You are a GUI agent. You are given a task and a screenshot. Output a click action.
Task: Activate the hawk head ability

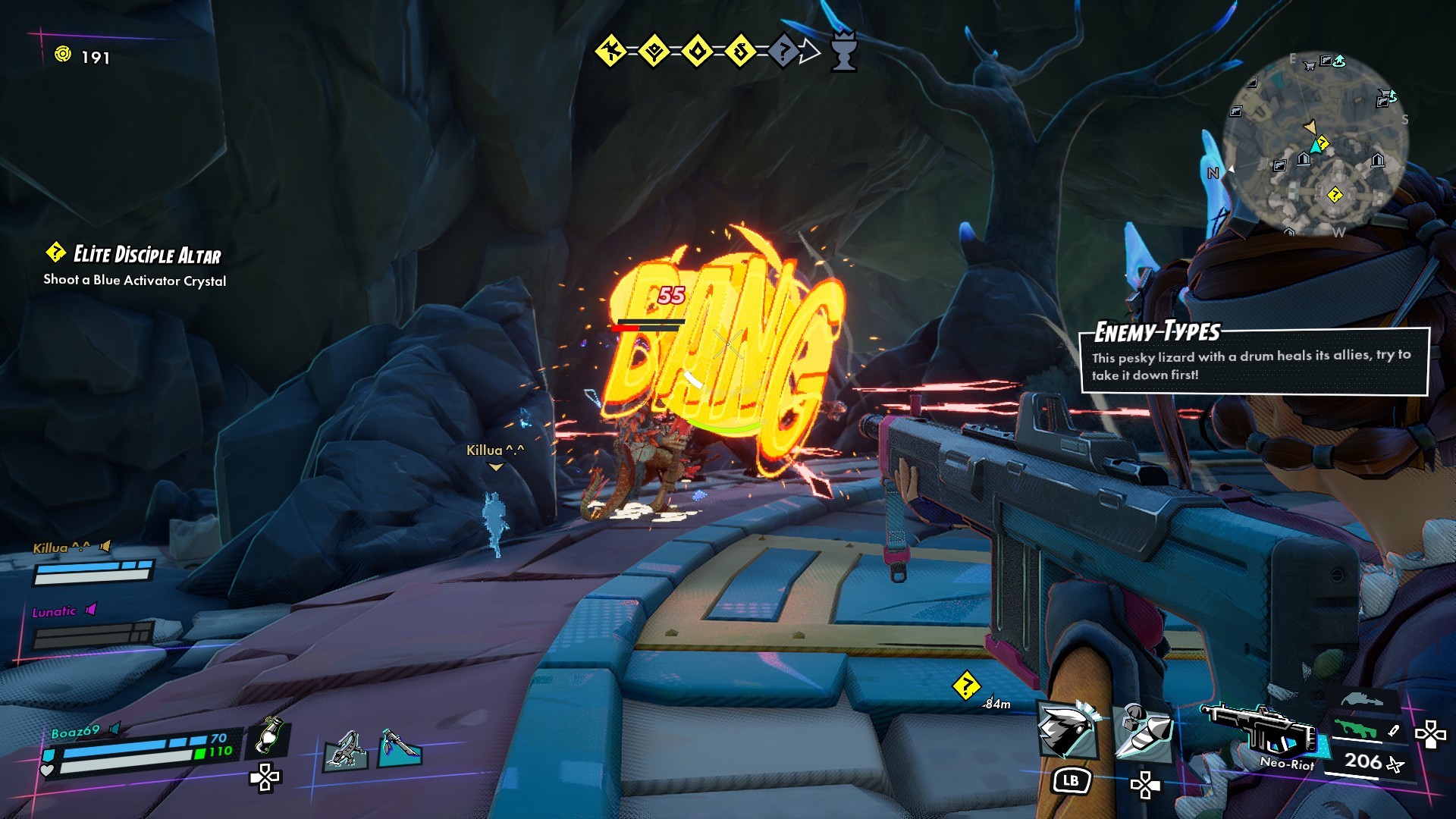1068,730
